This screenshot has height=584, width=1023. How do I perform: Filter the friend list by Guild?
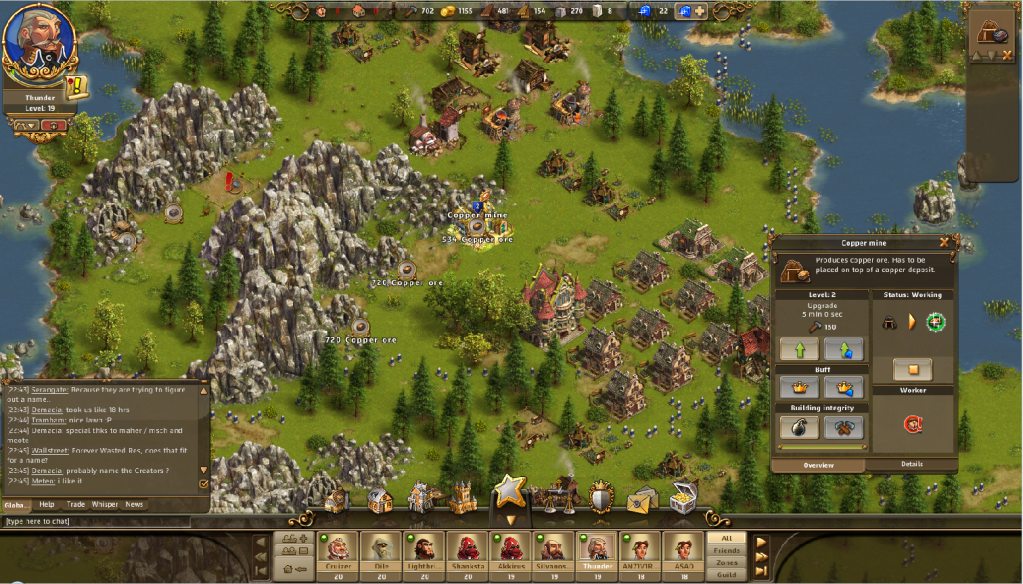pos(726,575)
